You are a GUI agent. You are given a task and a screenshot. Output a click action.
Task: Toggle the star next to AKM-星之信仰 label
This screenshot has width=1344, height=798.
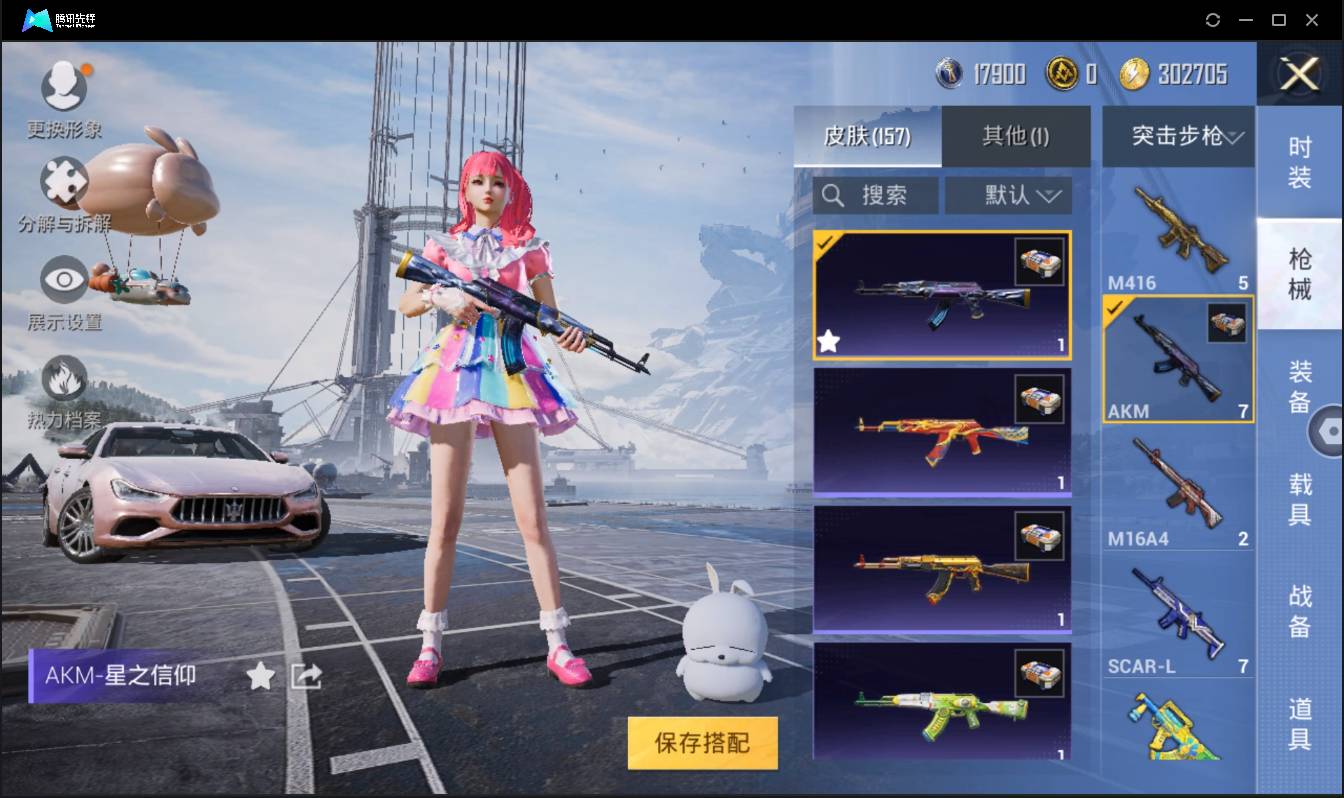259,676
